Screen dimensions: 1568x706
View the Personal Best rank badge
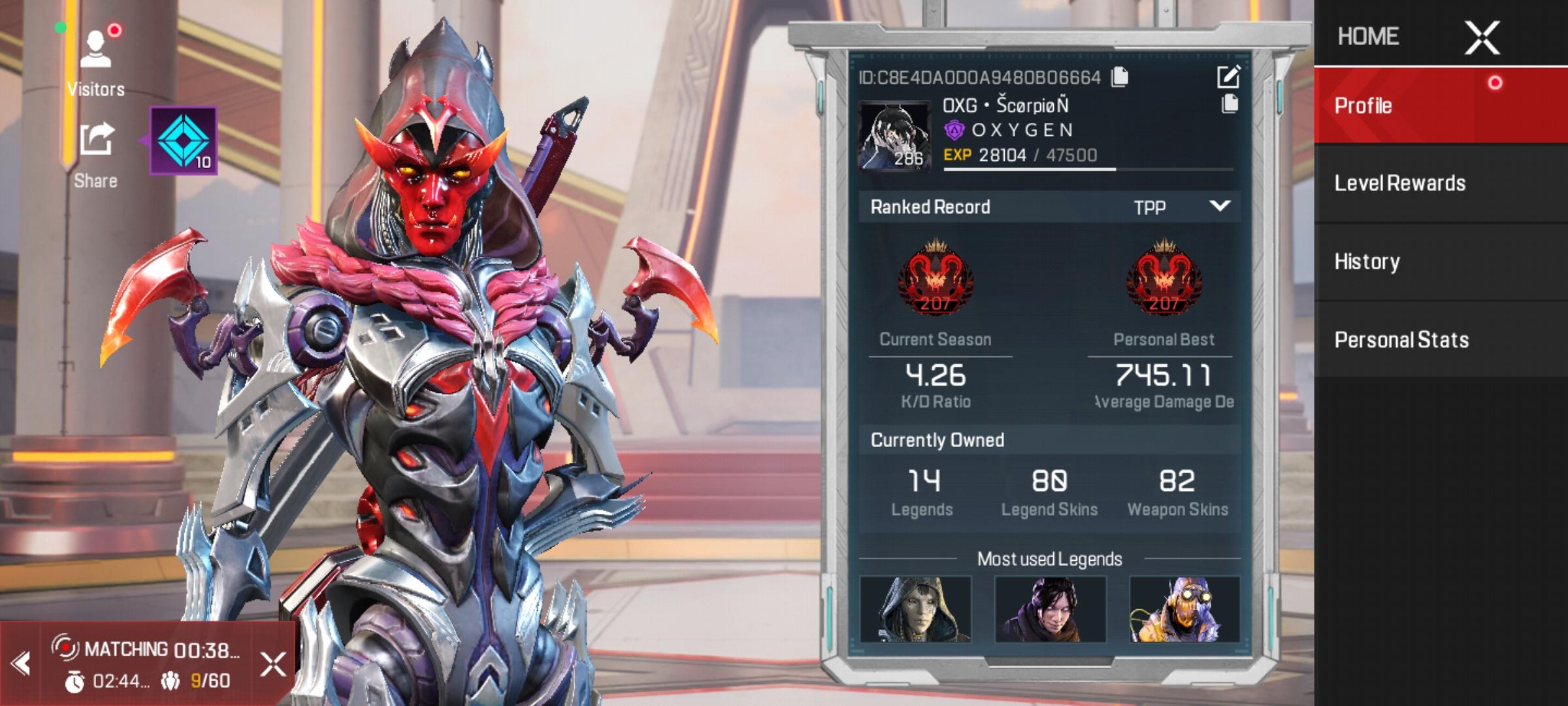point(1164,278)
